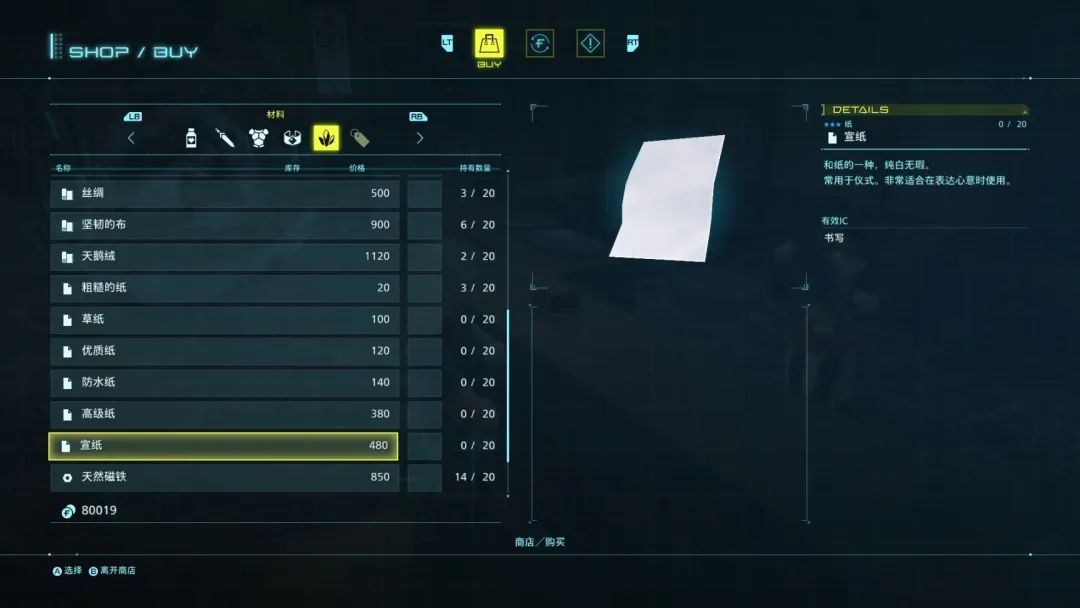The height and width of the screenshot is (608, 1080).
Task: Open the price tag category
Action: pos(360,138)
